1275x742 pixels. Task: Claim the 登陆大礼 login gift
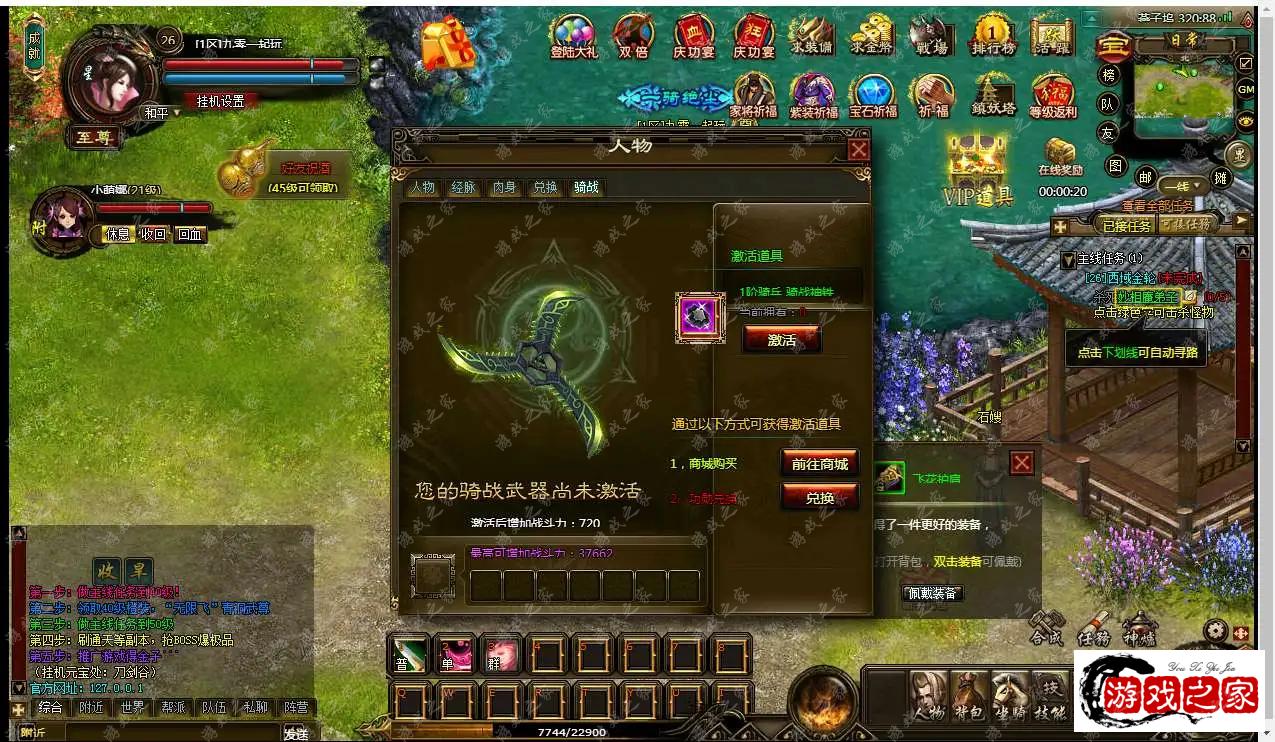pos(573,37)
